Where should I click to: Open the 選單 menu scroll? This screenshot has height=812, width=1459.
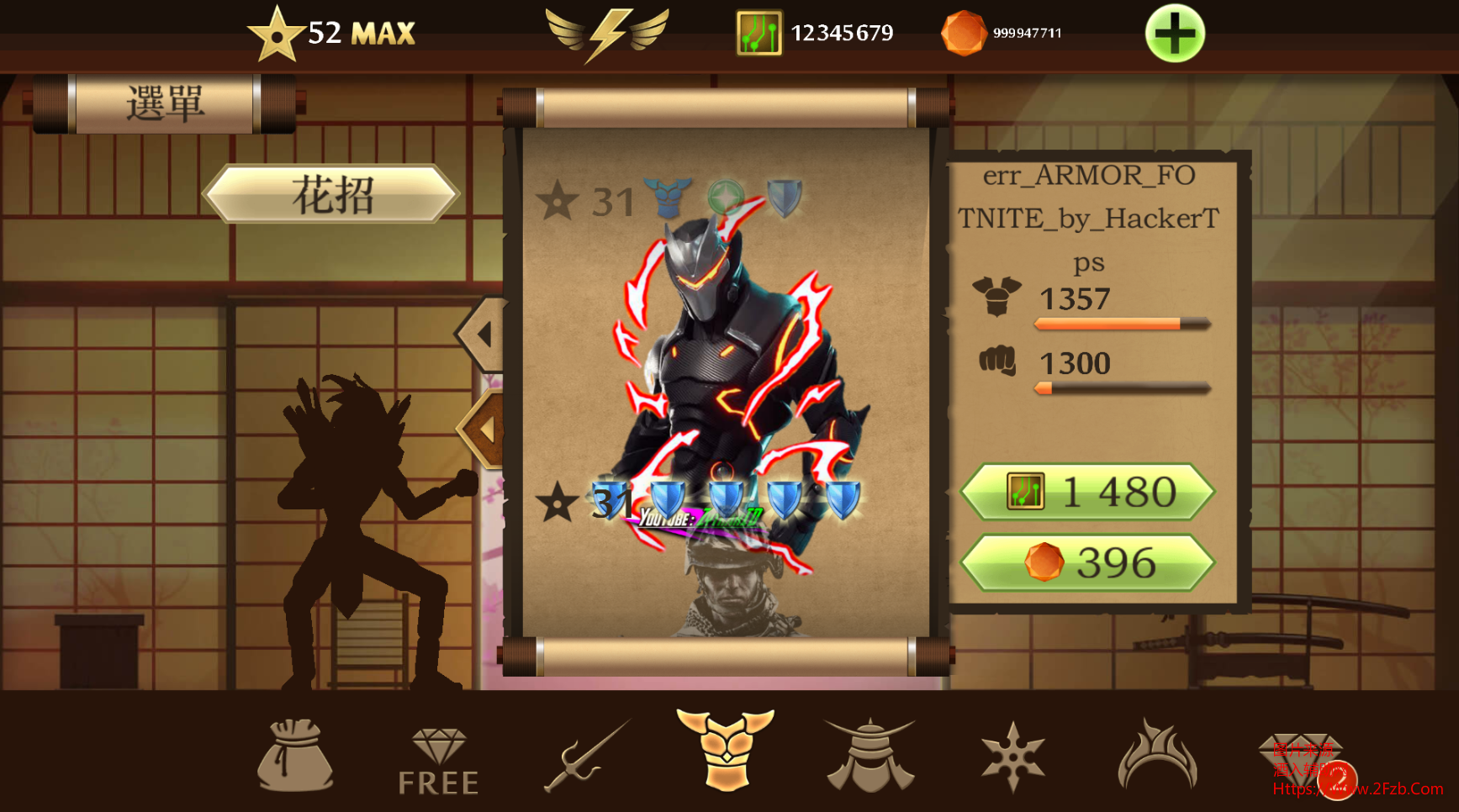click(x=165, y=104)
